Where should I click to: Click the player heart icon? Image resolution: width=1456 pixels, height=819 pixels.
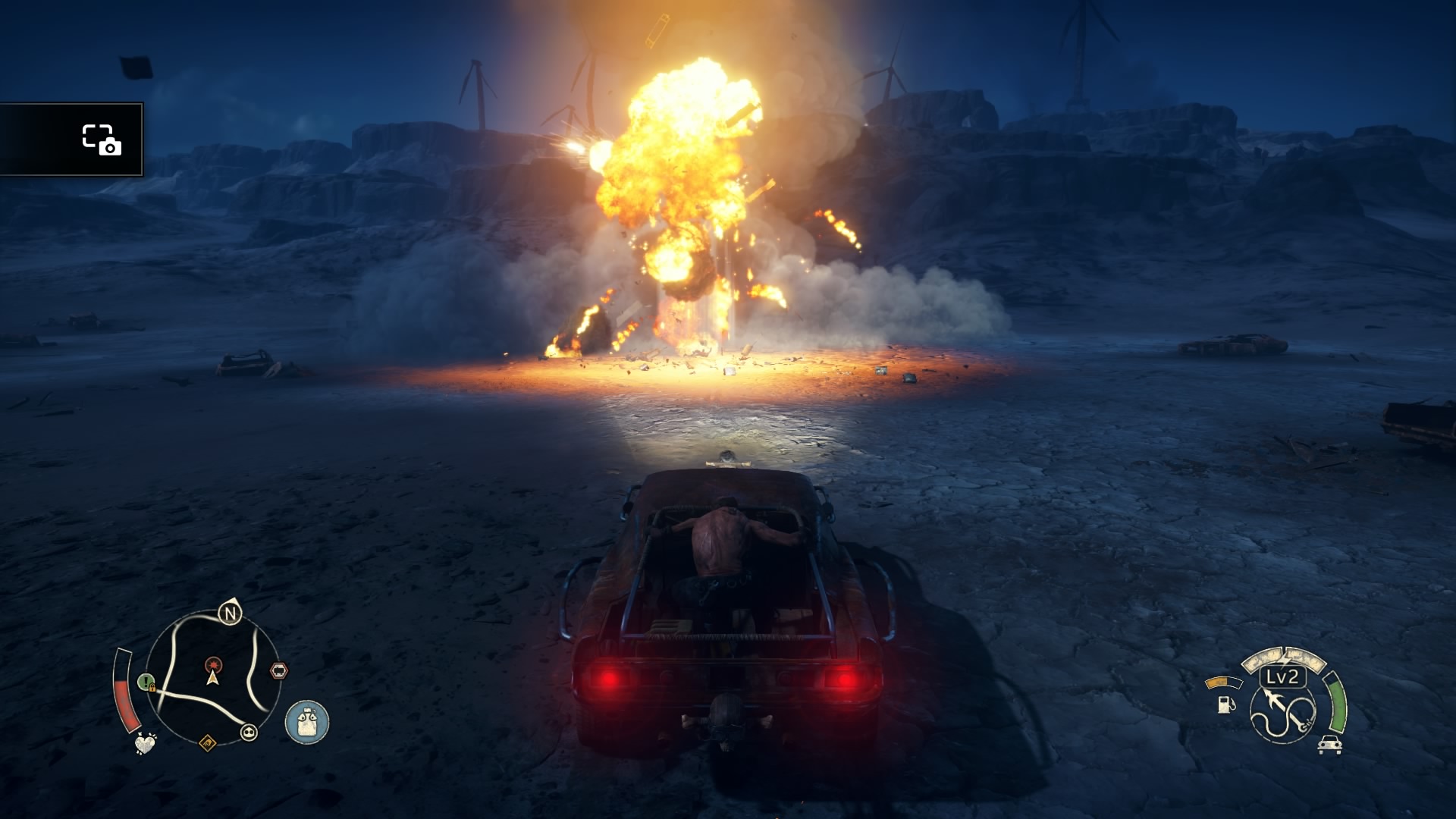click(145, 743)
